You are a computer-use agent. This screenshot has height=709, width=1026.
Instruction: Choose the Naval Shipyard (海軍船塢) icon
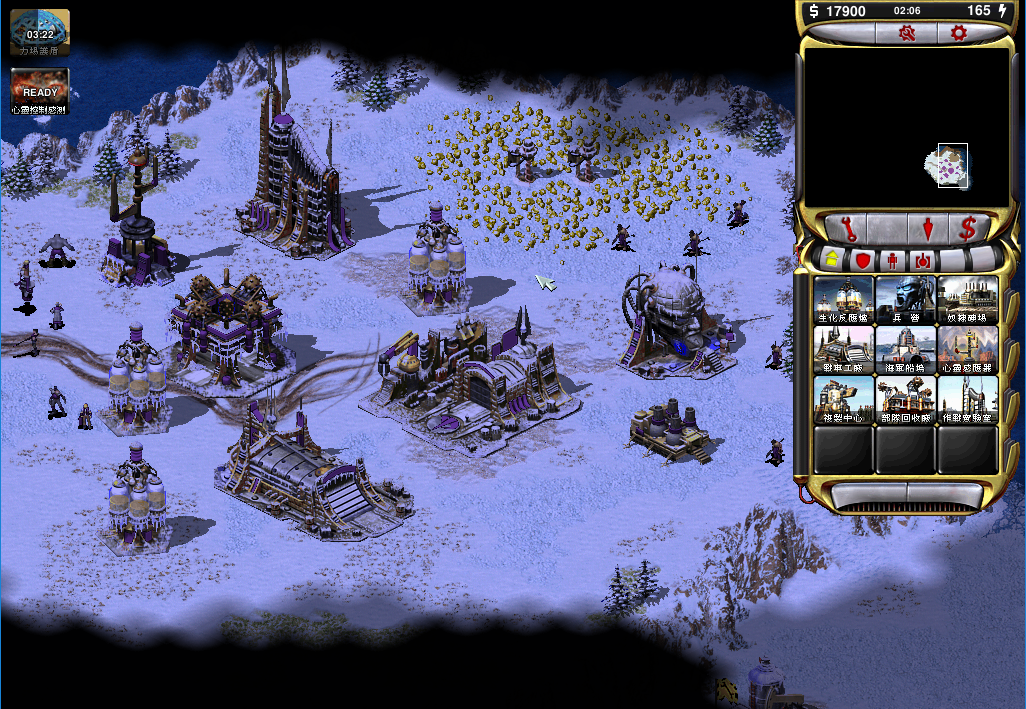point(905,350)
